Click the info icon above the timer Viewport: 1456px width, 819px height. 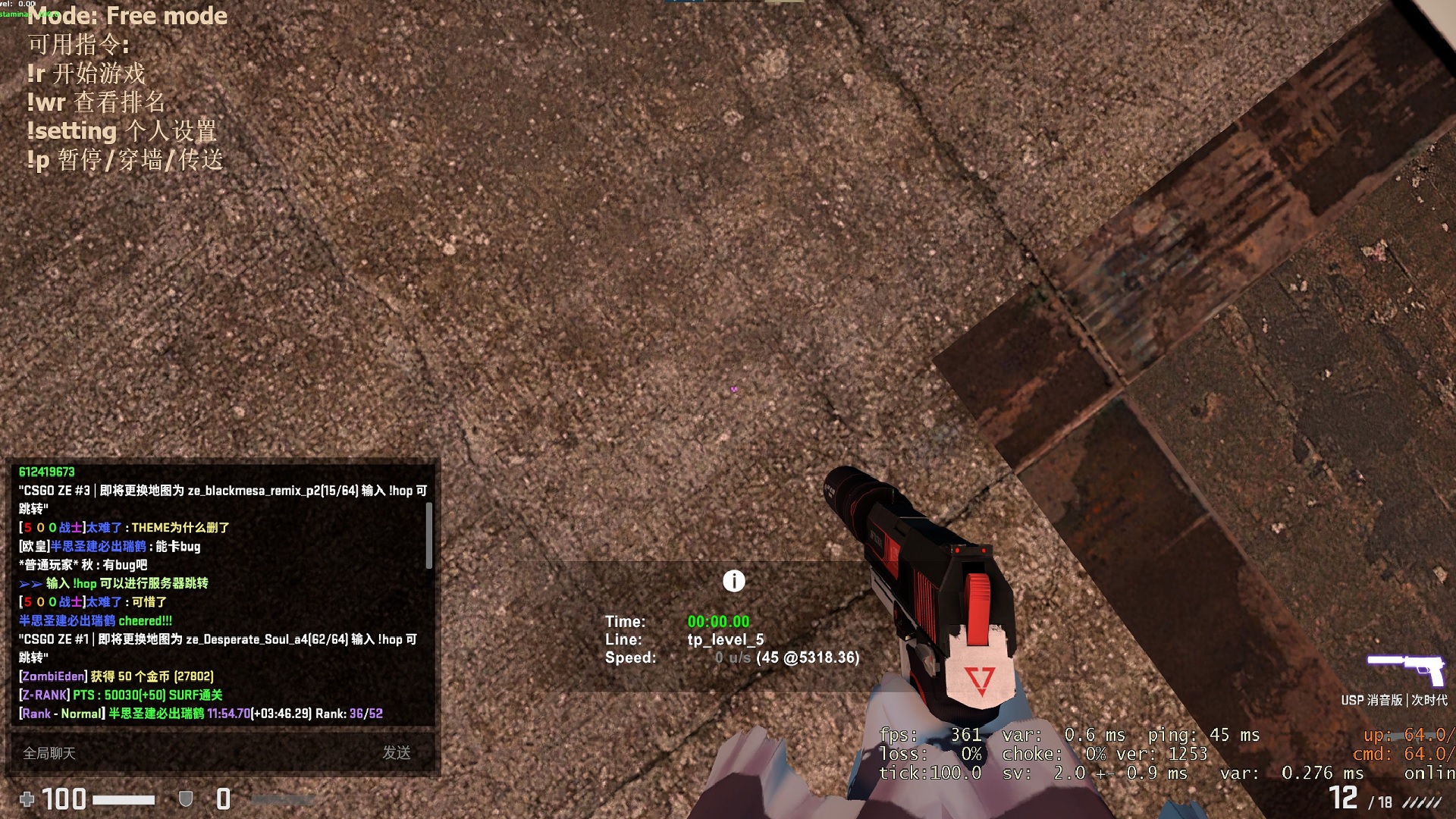(x=733, y=582)
